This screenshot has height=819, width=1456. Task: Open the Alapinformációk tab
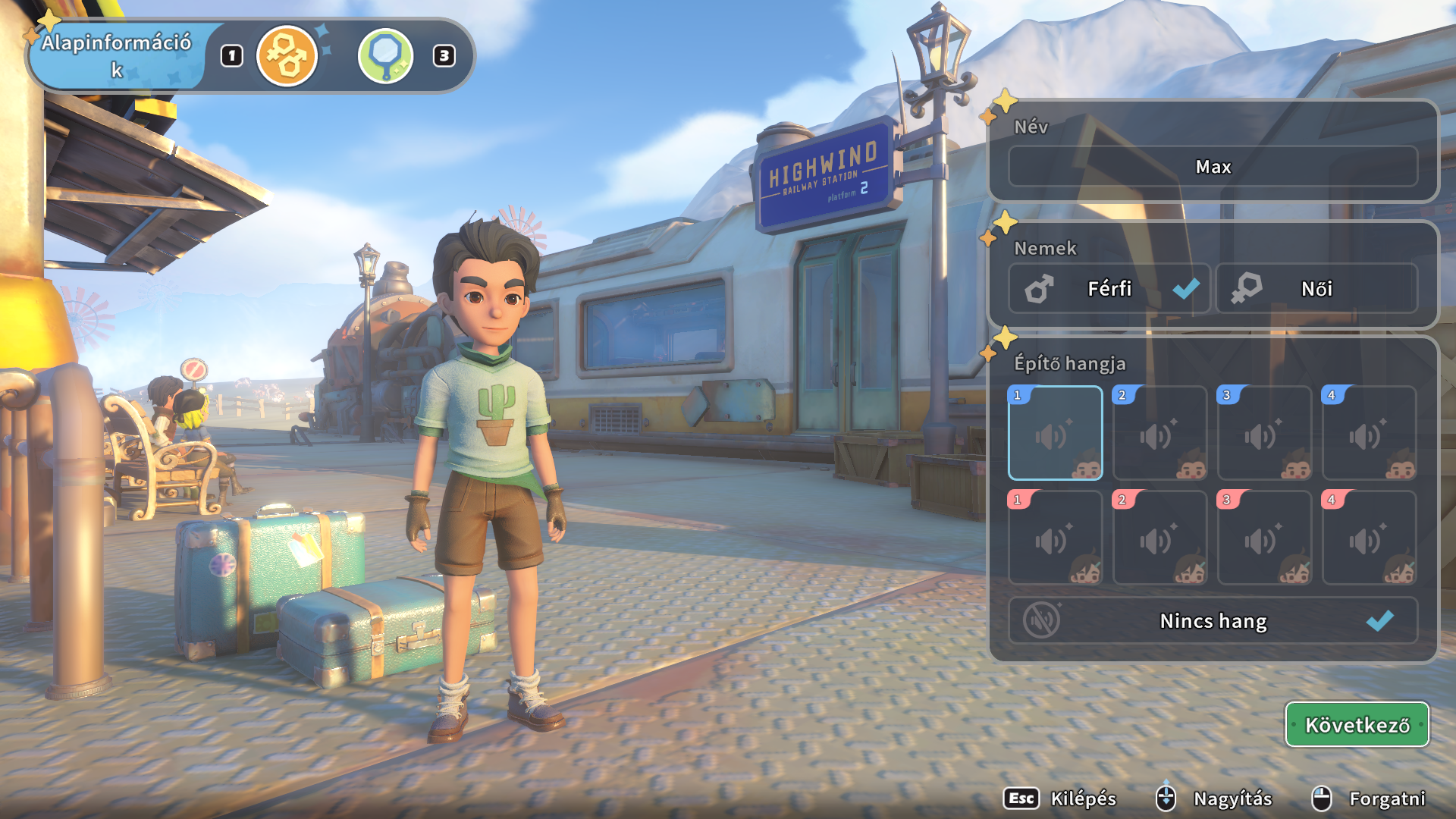(x=118, y=55)
